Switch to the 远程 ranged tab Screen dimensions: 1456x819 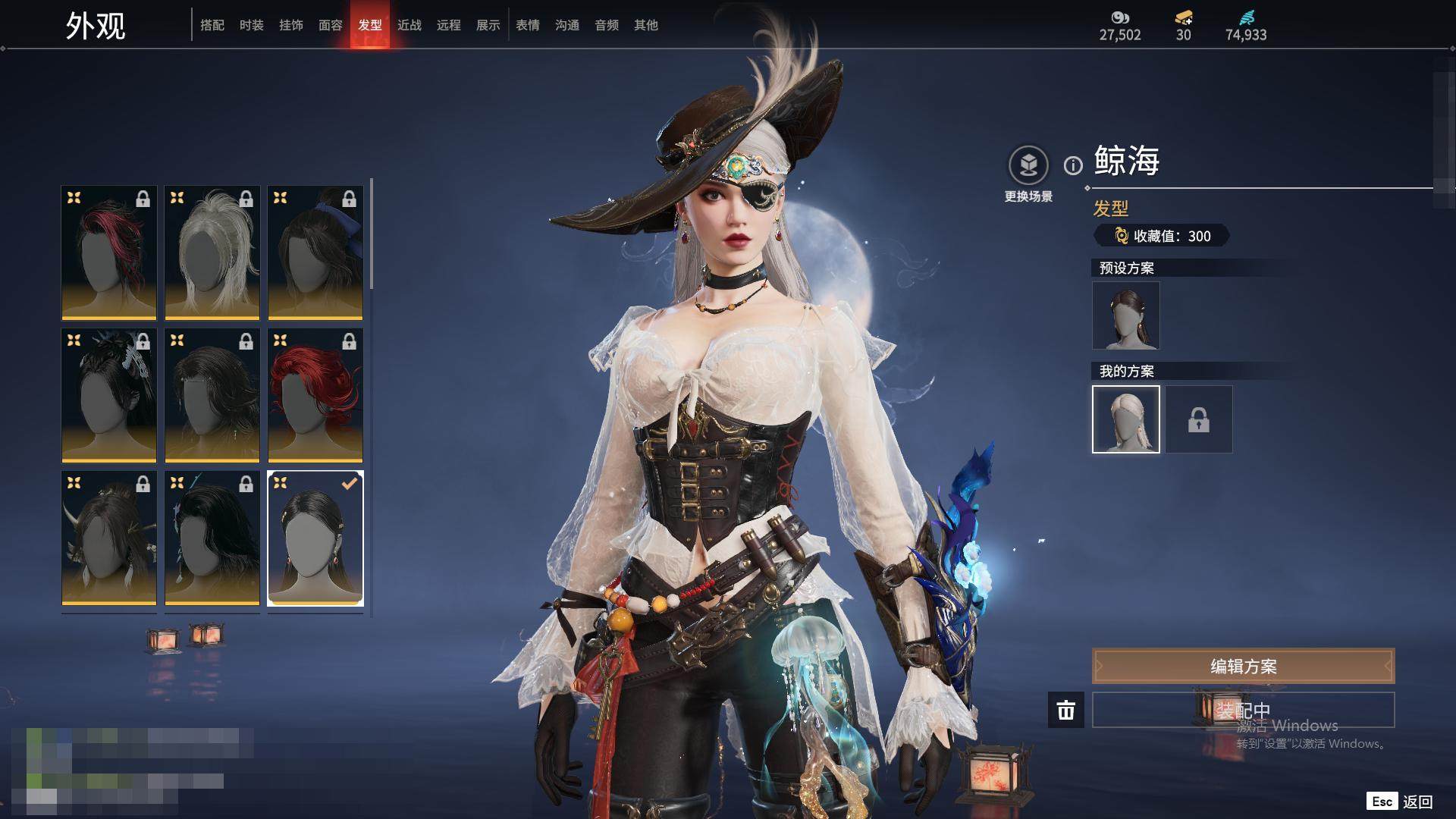[x=449, y=25]
